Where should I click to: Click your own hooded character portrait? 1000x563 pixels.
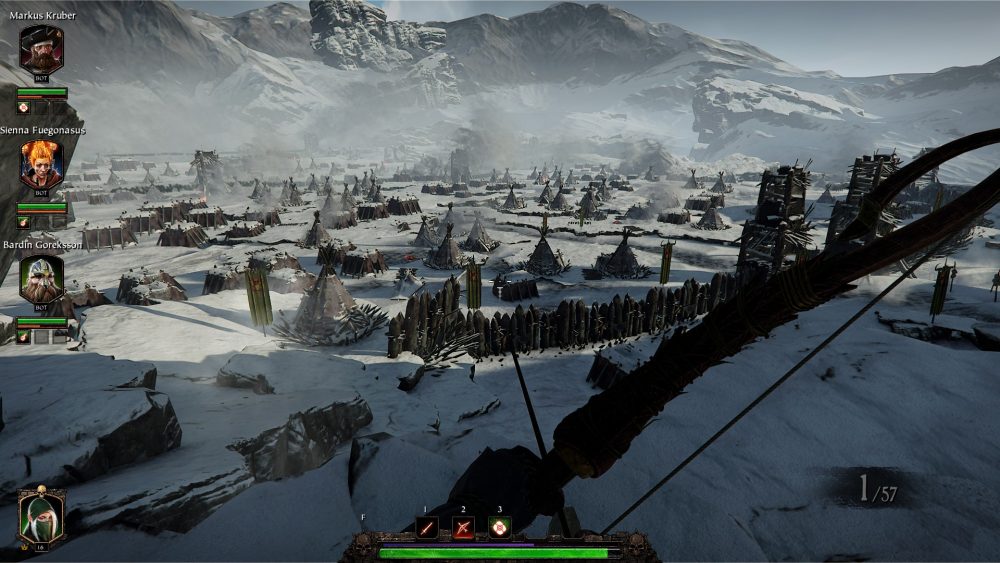[x=41, y=517]
